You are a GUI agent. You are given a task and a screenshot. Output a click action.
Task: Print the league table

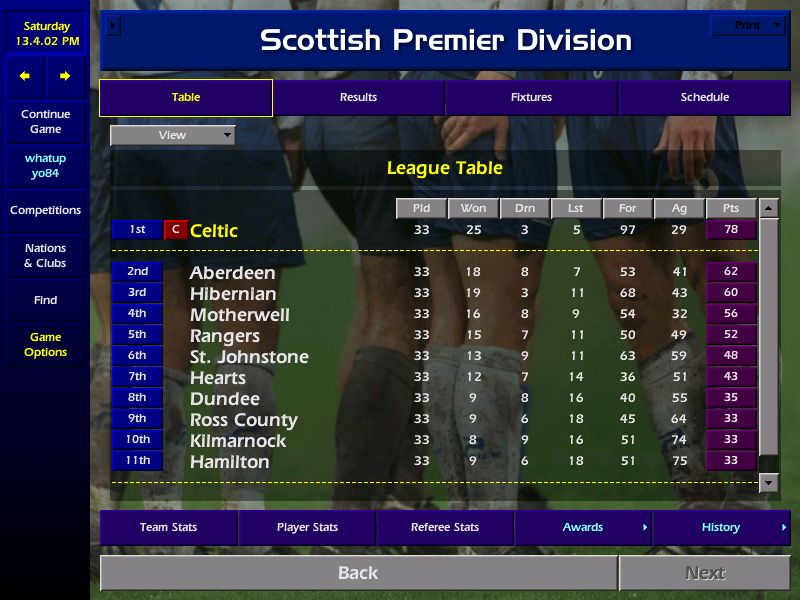pyautogui.click(x=748, y=25)
